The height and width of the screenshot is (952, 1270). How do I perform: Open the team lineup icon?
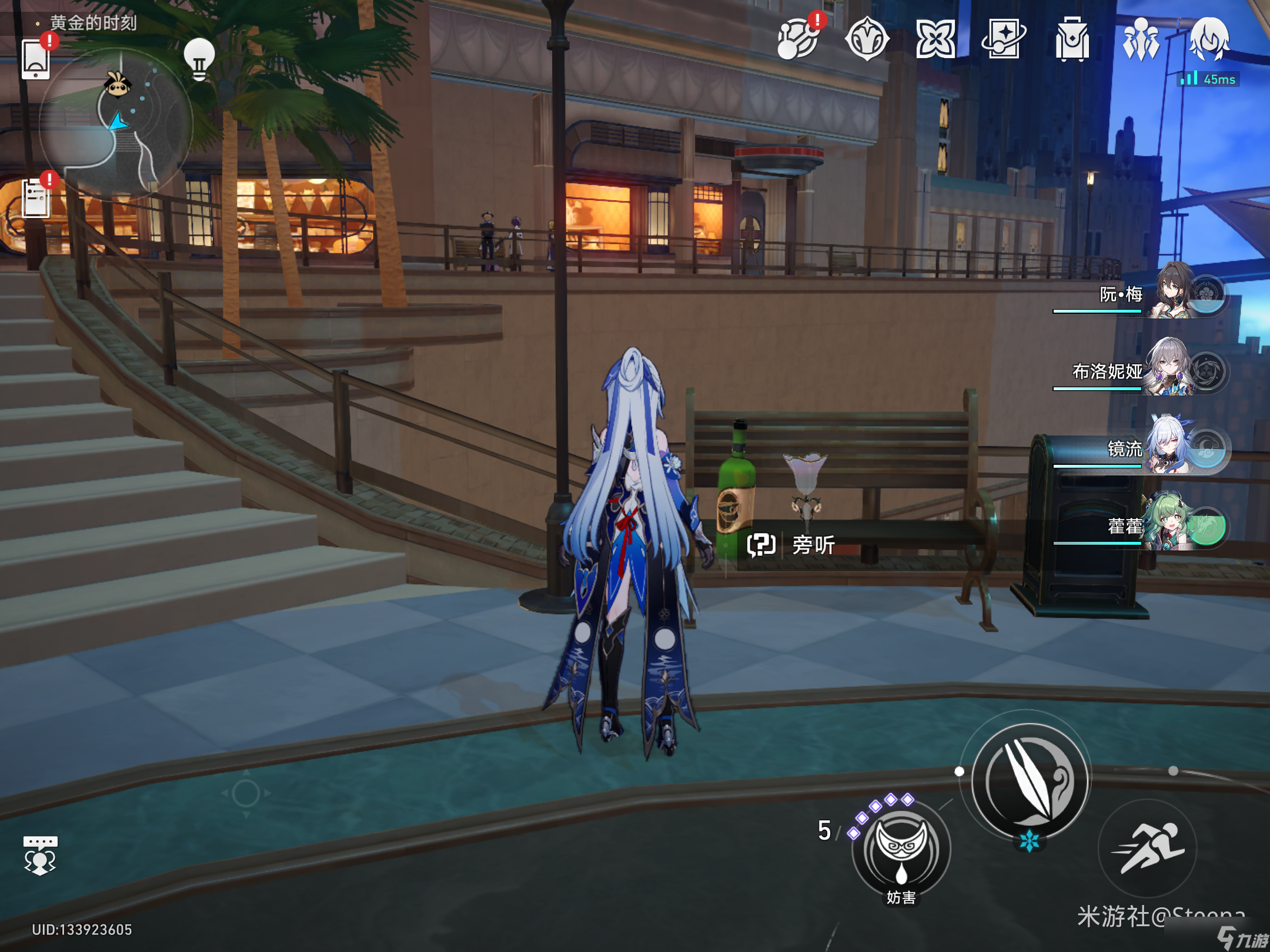[1141, 39]
